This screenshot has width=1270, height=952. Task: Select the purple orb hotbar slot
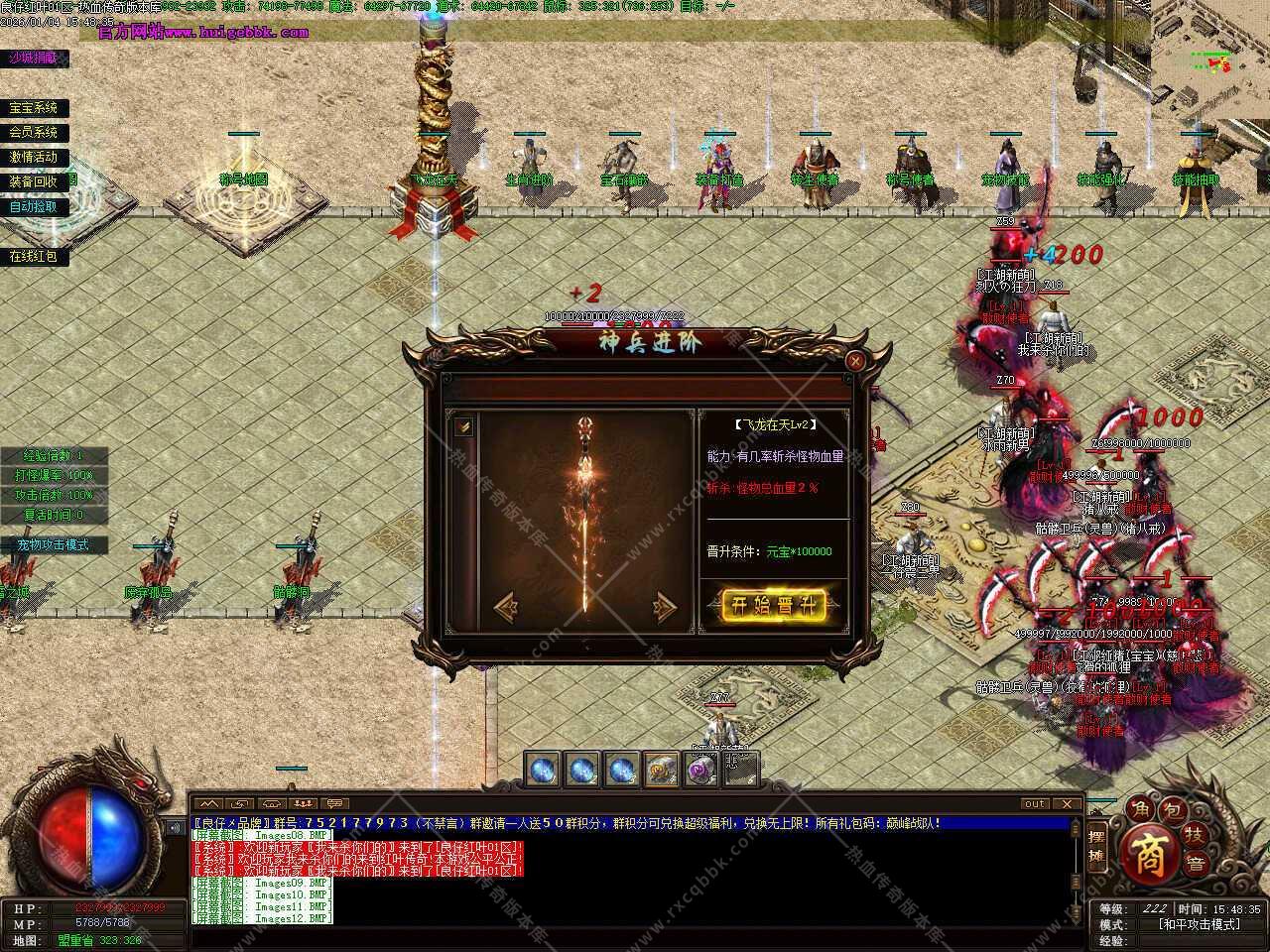click(x=702, y=769)
